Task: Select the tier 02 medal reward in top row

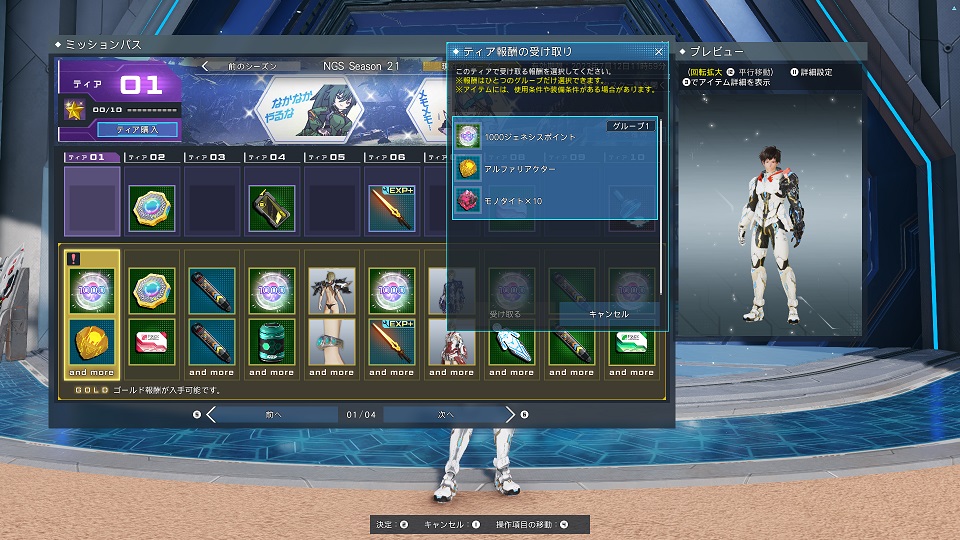Action: [x=152, y=209]
